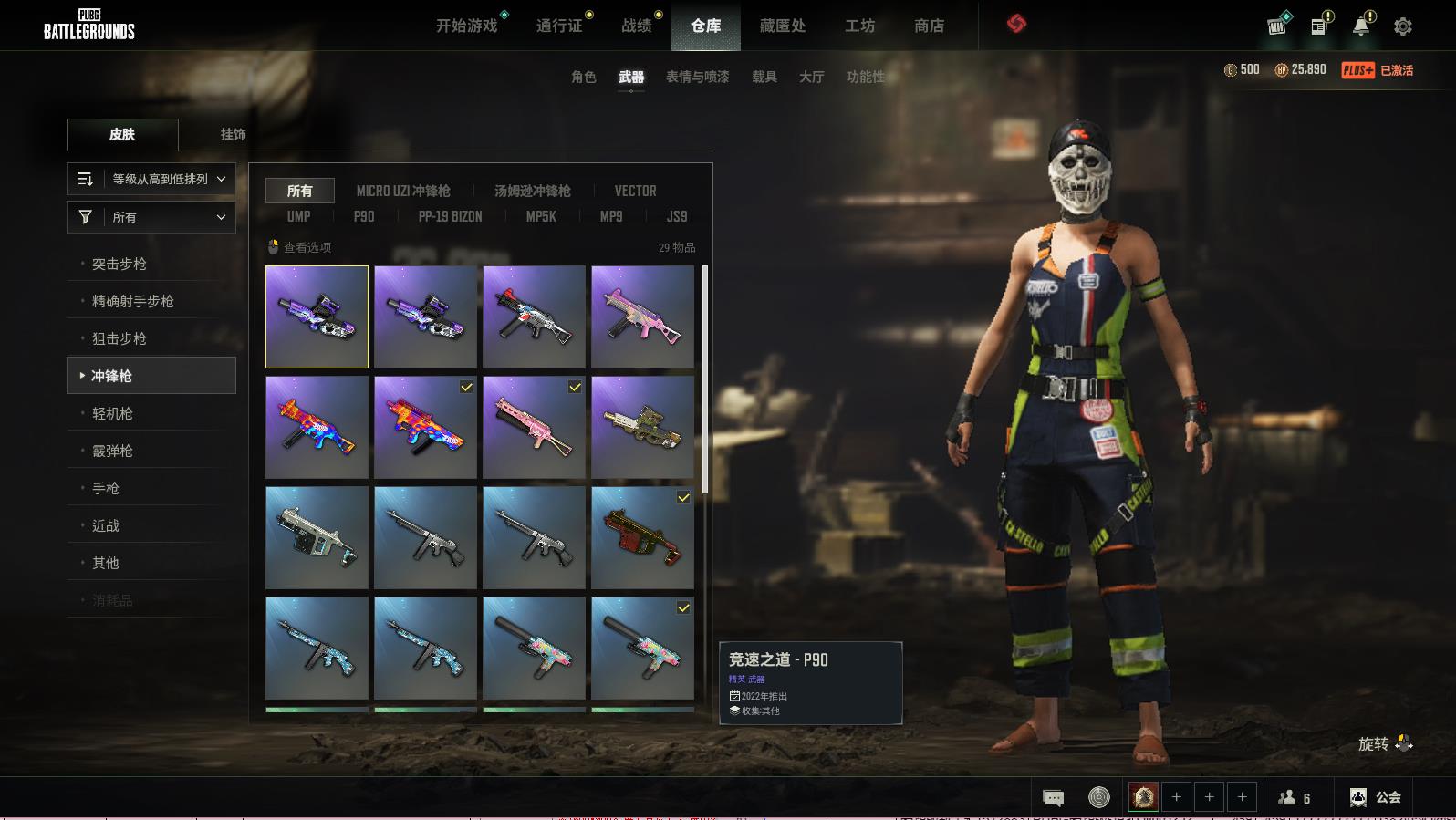The height and width of the screenshot is (820, 1456).
Task: Open the 等级从高到低排列 sort dropdown
Action: [x=151, y=179]
